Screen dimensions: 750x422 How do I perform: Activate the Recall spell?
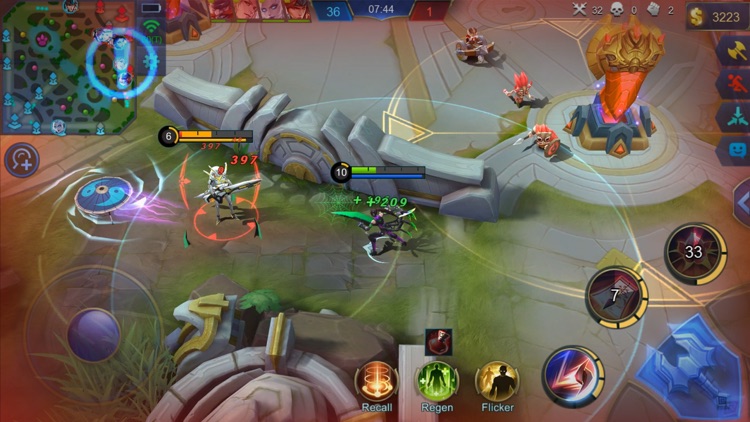[377, 381]
